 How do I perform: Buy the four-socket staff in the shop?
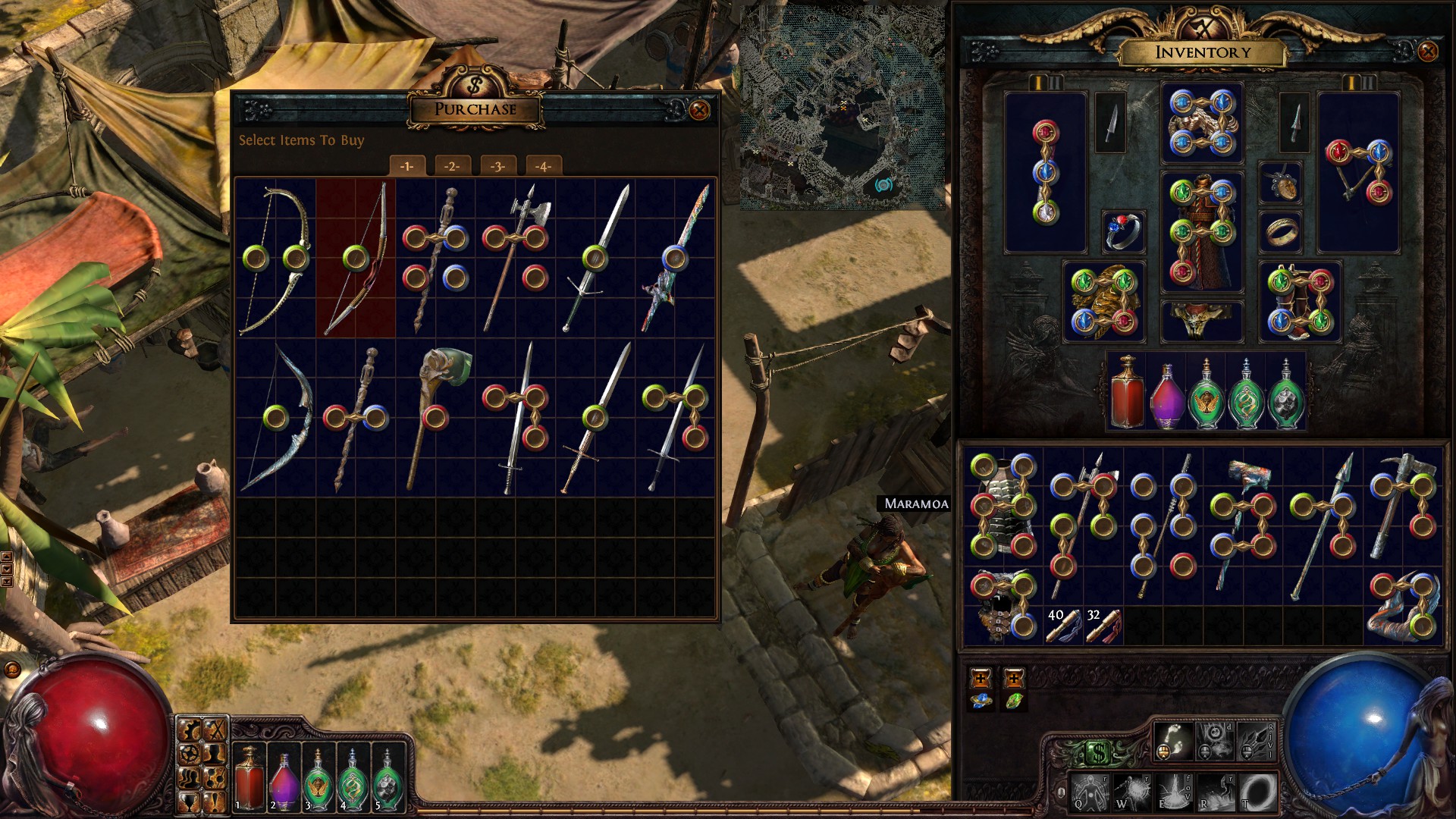pyautogui.click(x=435, y=258)
